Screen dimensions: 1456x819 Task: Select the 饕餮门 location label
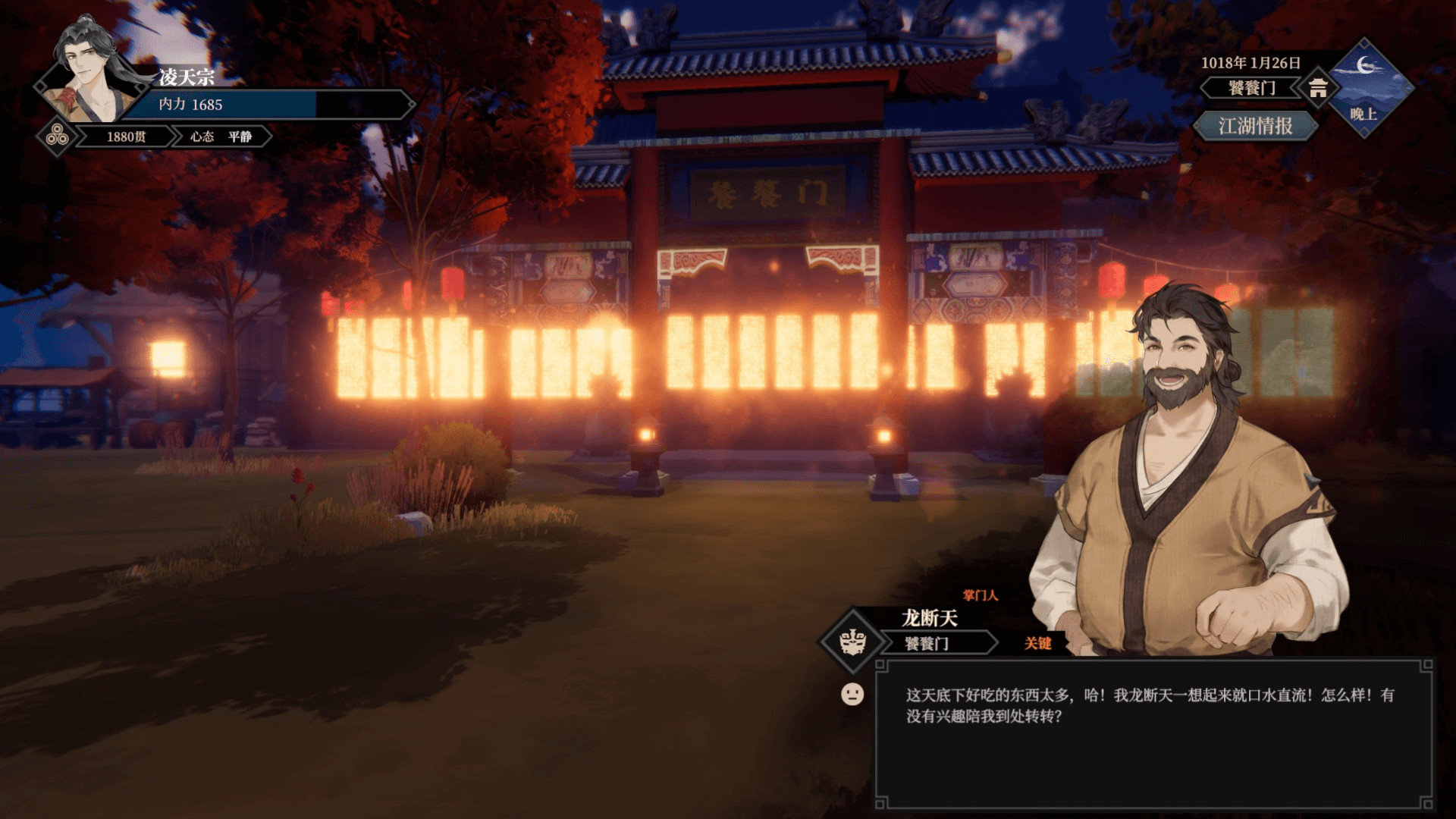[x=1251, y=88]
